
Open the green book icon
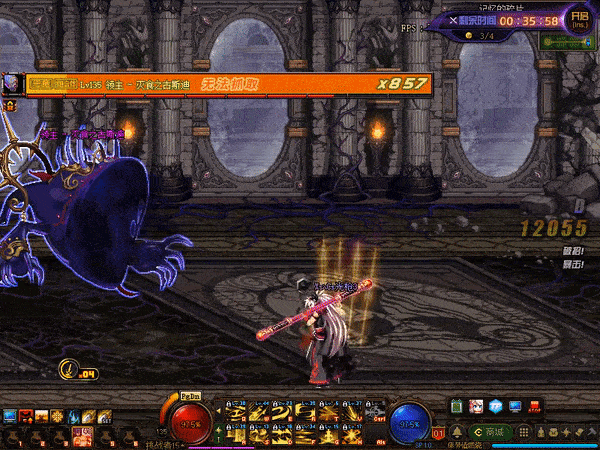tap(458, 407)
